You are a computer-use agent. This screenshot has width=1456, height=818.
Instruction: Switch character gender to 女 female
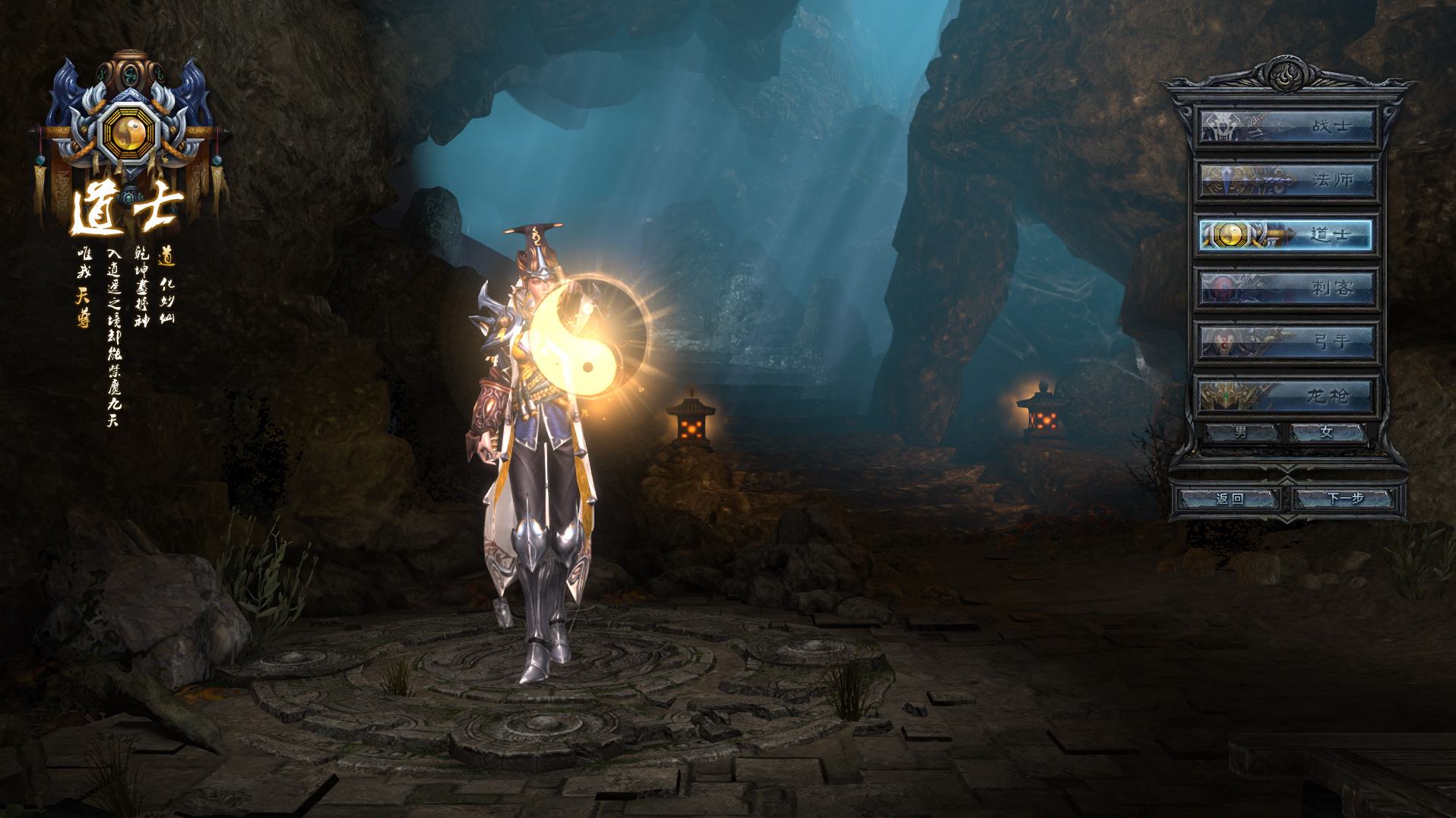(x=1327, y=433)
